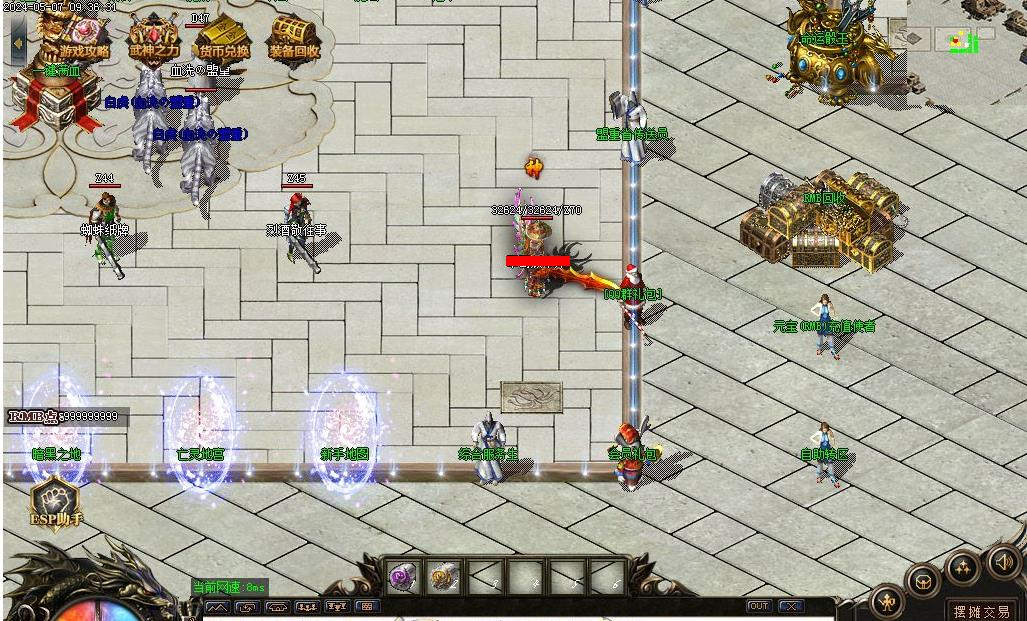
Task: Click the grid icon button on chat bar
Action: (367, 606)
